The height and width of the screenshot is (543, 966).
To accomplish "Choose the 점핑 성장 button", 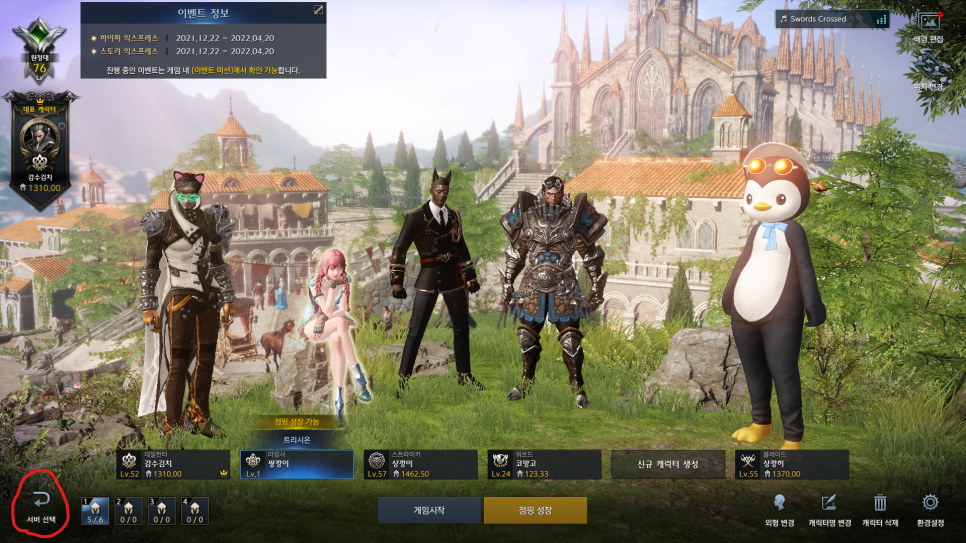I will pyautogui.click(x=535, y=510).
